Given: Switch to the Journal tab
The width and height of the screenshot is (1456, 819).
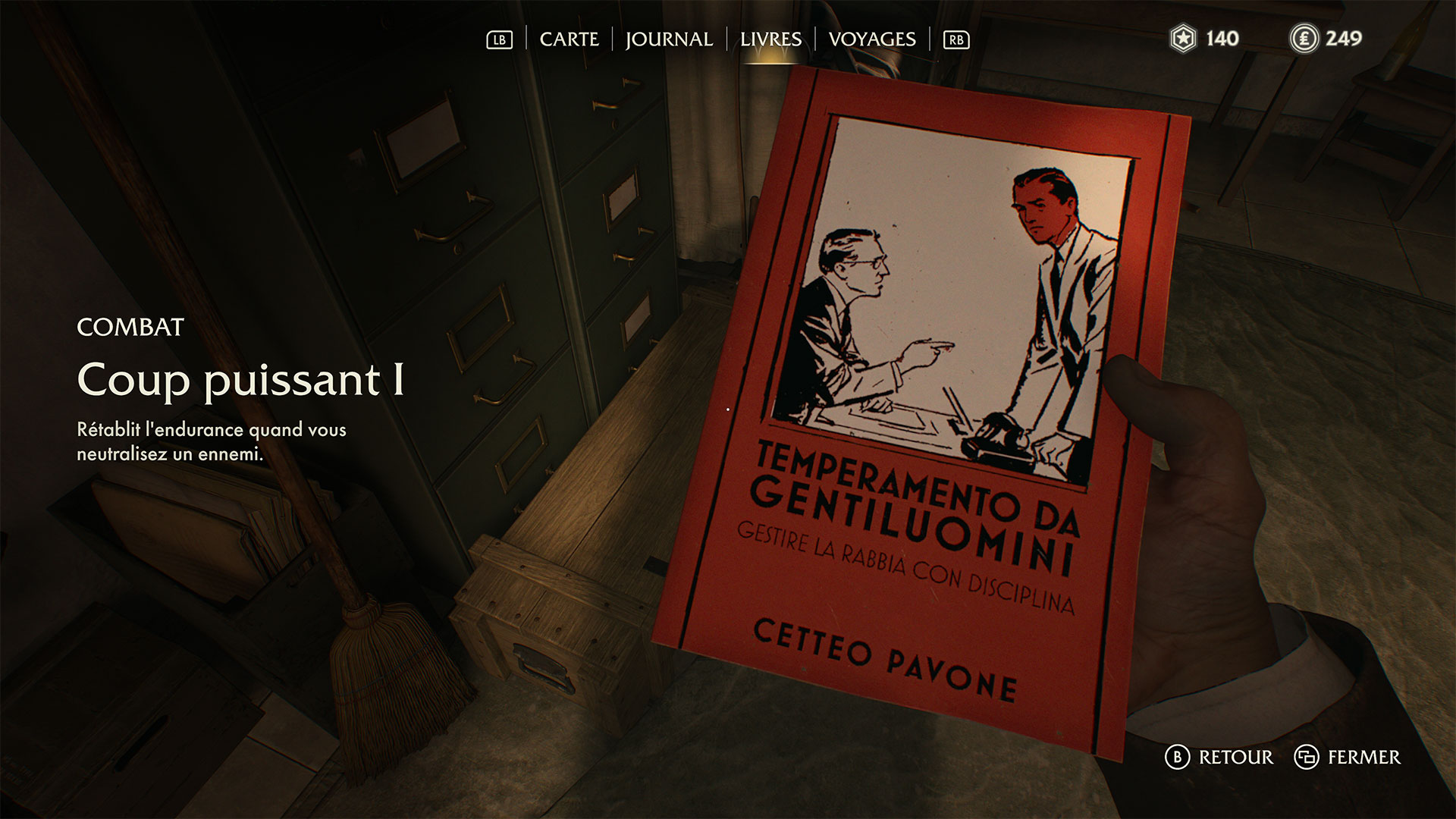Looking at the screenshot, I should point(669,39).
